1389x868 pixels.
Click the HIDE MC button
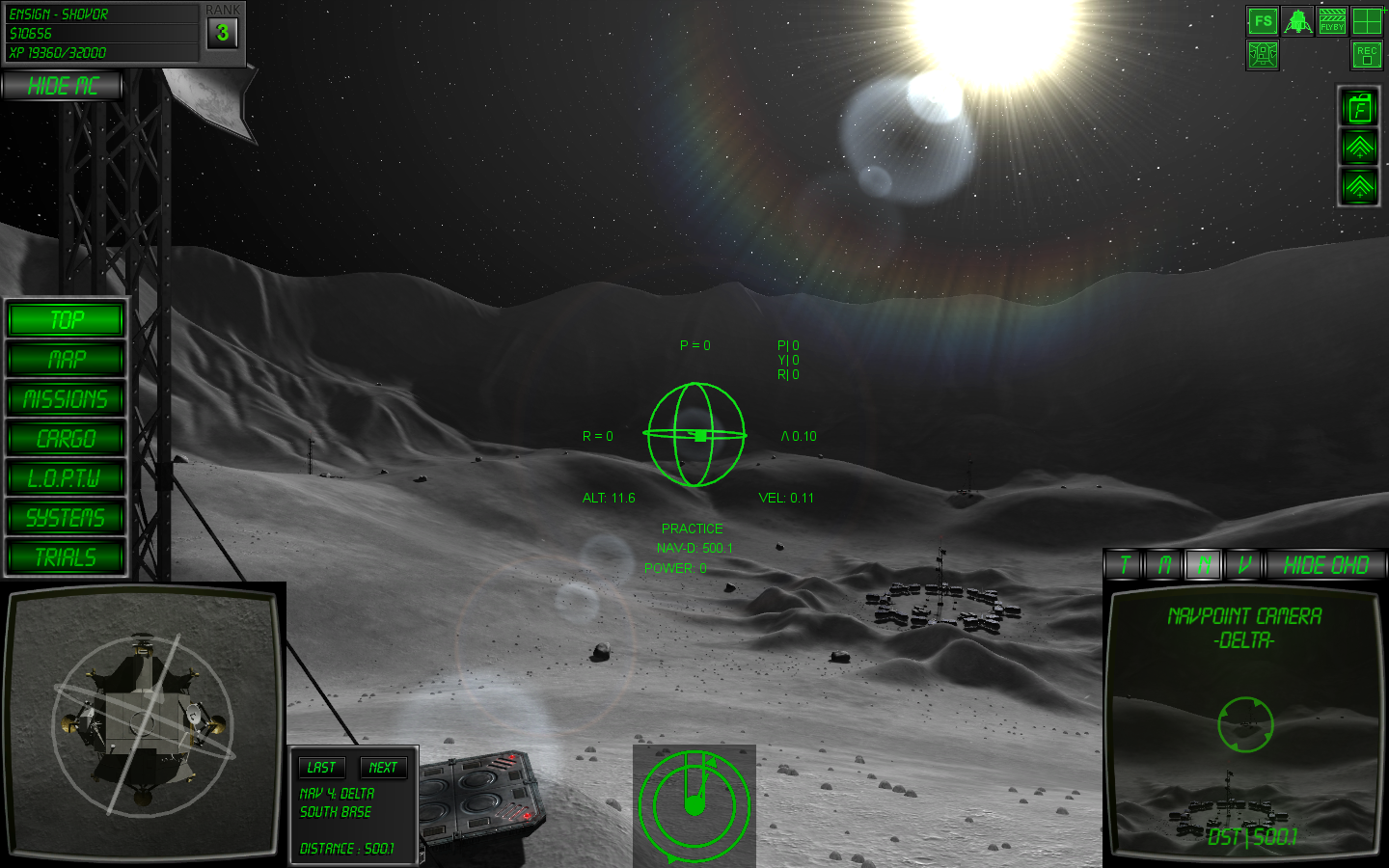coord(63,86)
